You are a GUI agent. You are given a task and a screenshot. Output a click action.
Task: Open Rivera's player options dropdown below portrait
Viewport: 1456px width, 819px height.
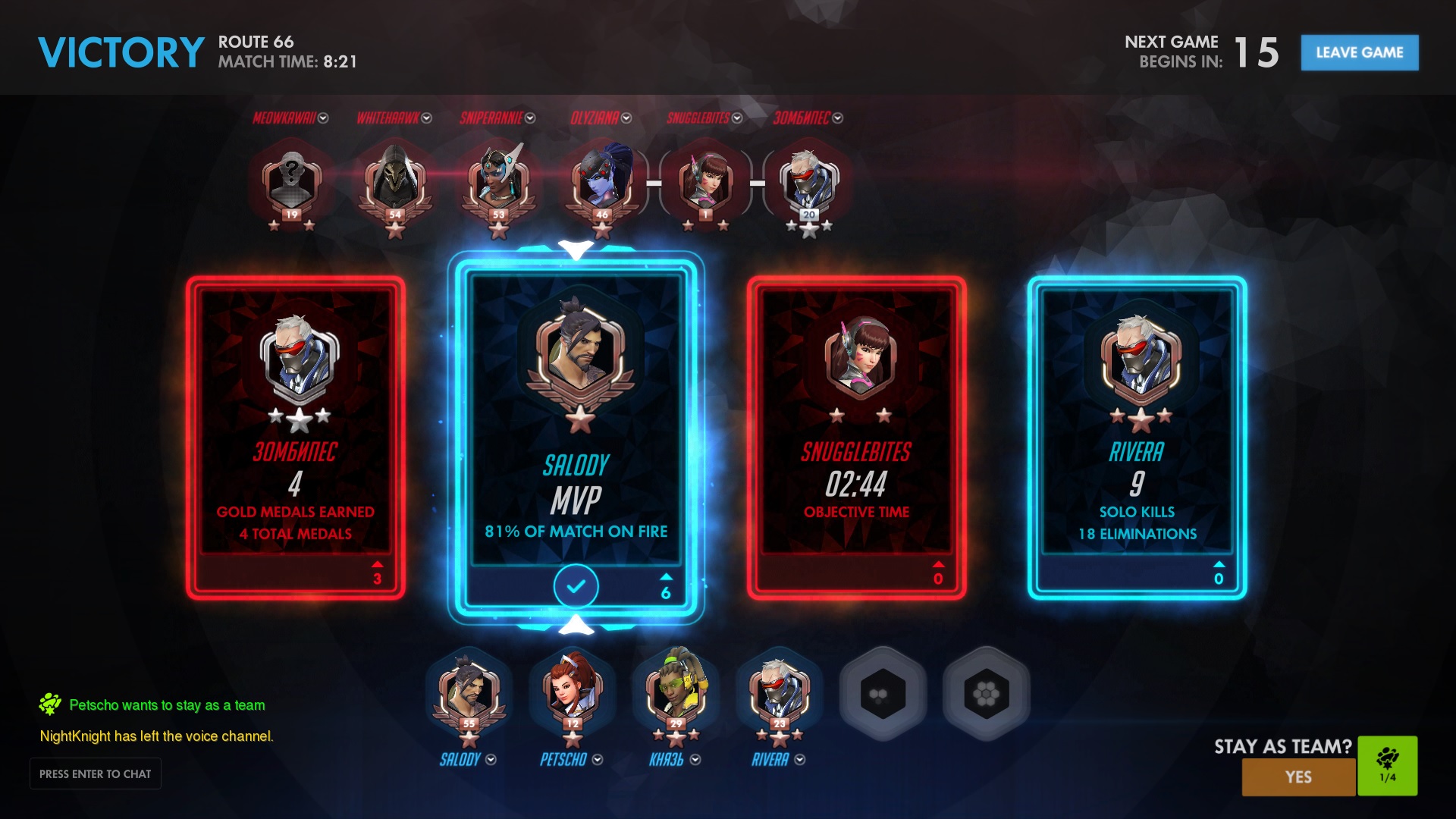tap(800, 759)
